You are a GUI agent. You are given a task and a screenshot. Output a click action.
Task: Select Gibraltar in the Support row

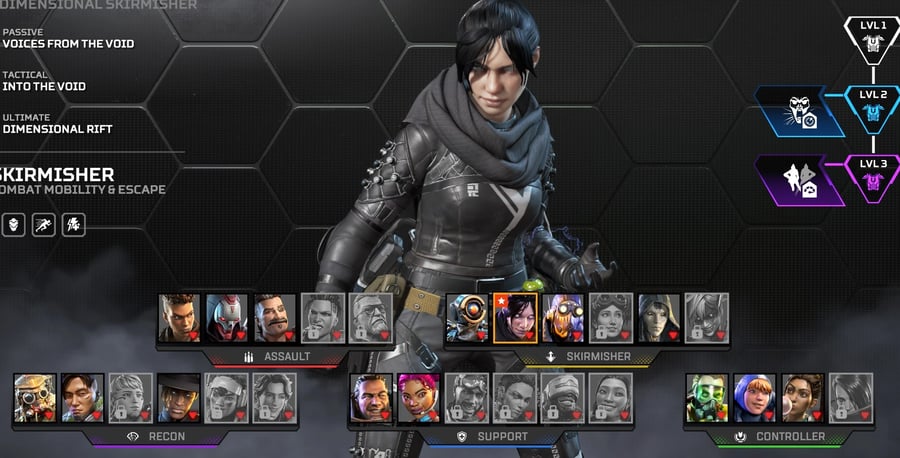point(371,398)
